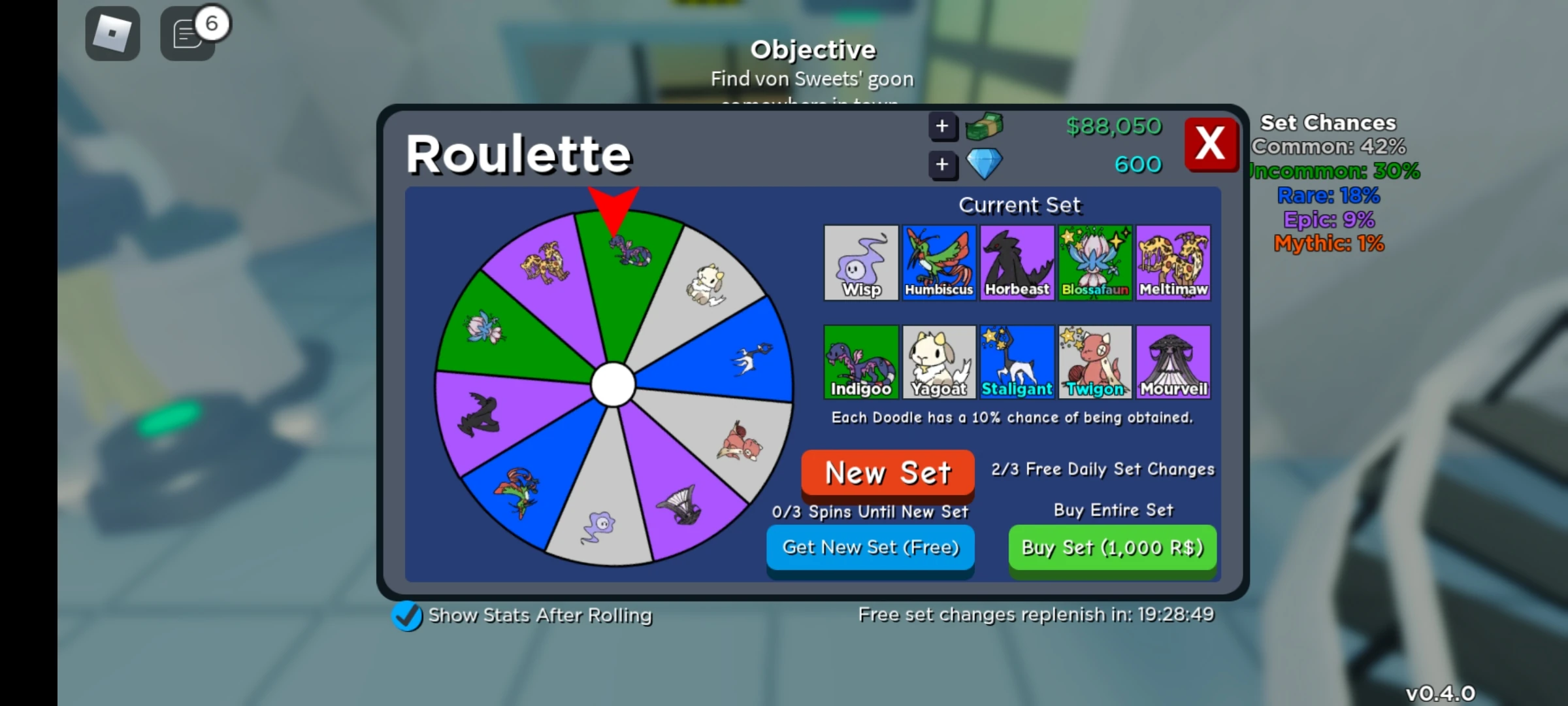Click the plus next to gem balance

[x=943, y=165]
